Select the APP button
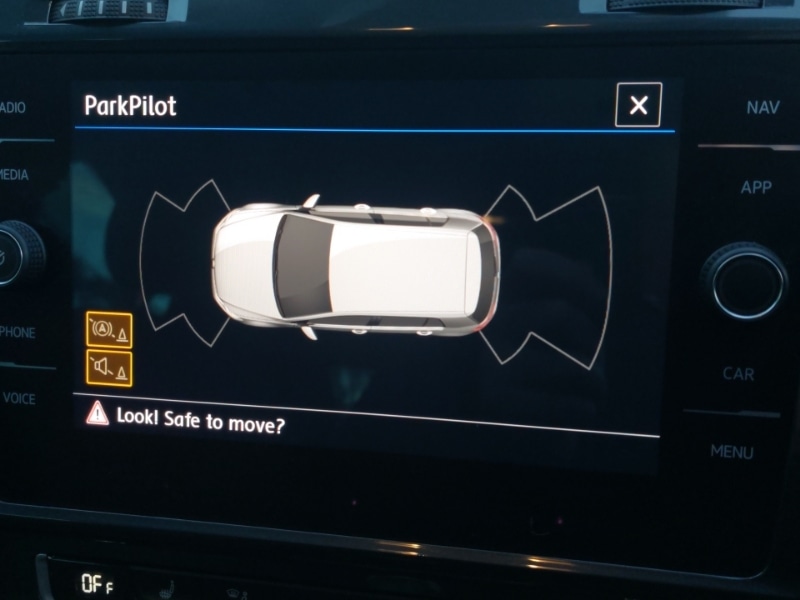The image size is (800, 600). [x=756, y=188]
